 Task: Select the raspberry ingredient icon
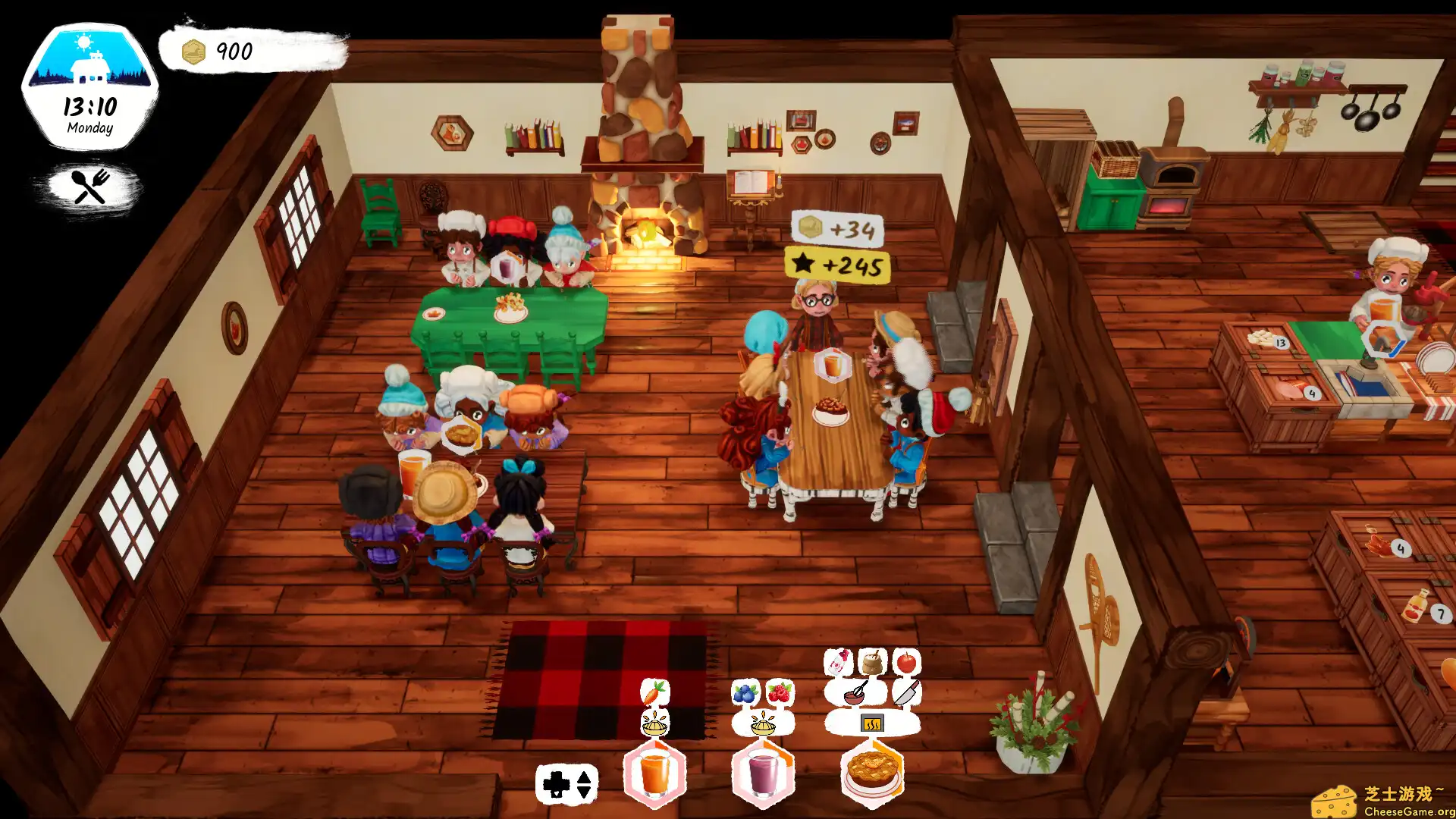tap(779, 692)
